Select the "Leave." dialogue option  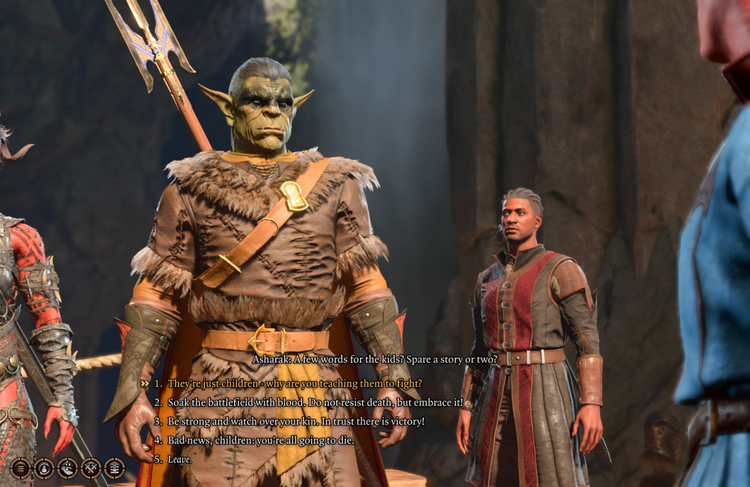click(180, 459)
